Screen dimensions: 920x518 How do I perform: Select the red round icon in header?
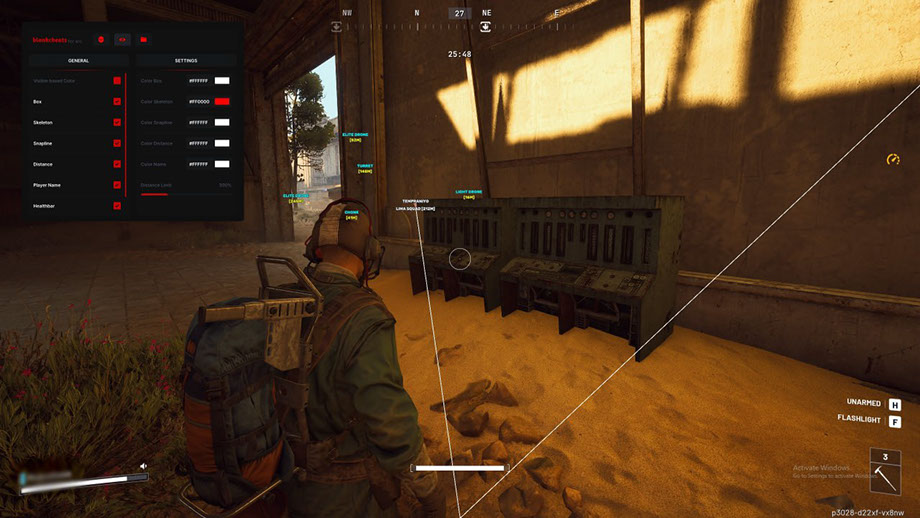(x=100, y=40)
